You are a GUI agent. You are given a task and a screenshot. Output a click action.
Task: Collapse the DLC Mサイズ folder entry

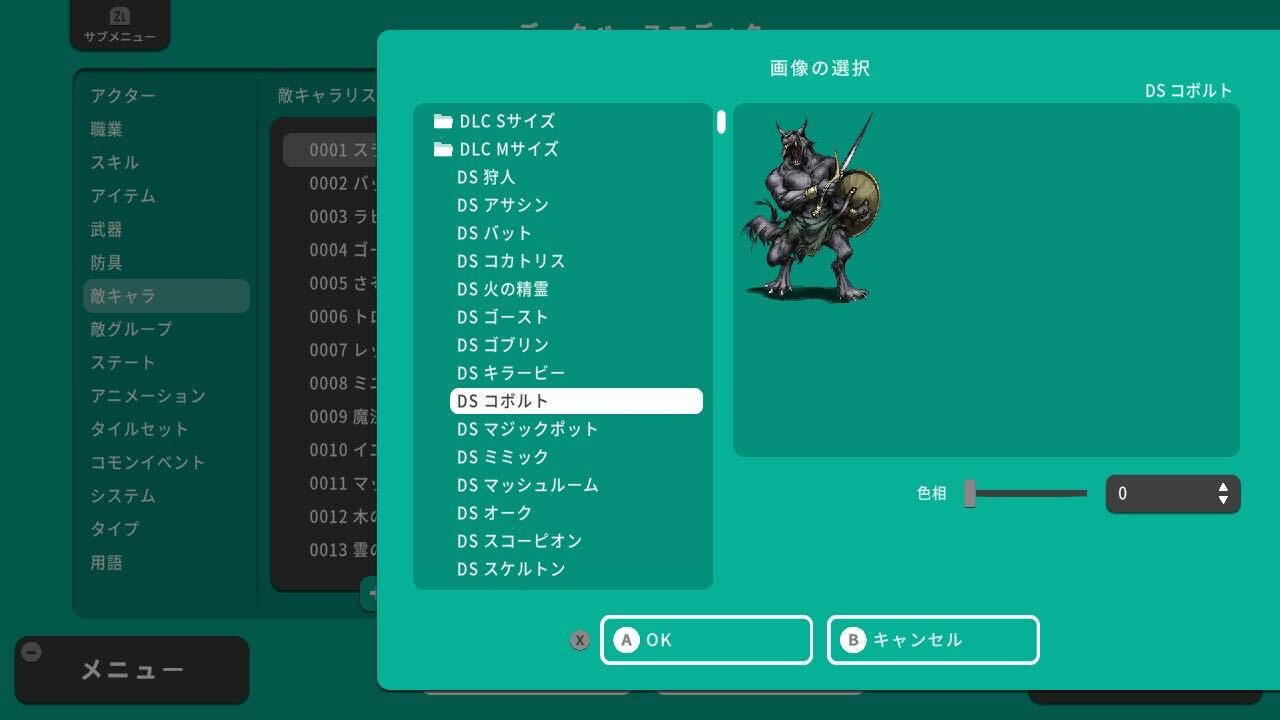coord(512,149)
